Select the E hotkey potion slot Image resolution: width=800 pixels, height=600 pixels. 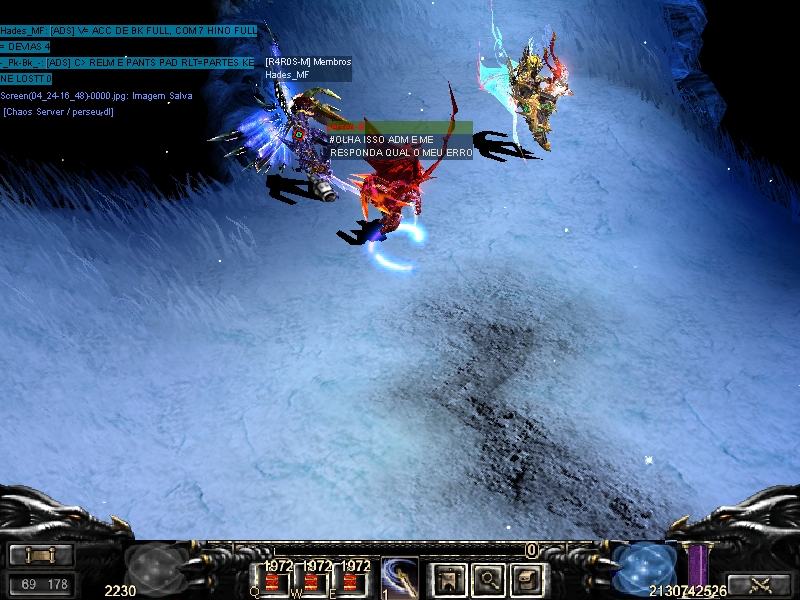350,581
